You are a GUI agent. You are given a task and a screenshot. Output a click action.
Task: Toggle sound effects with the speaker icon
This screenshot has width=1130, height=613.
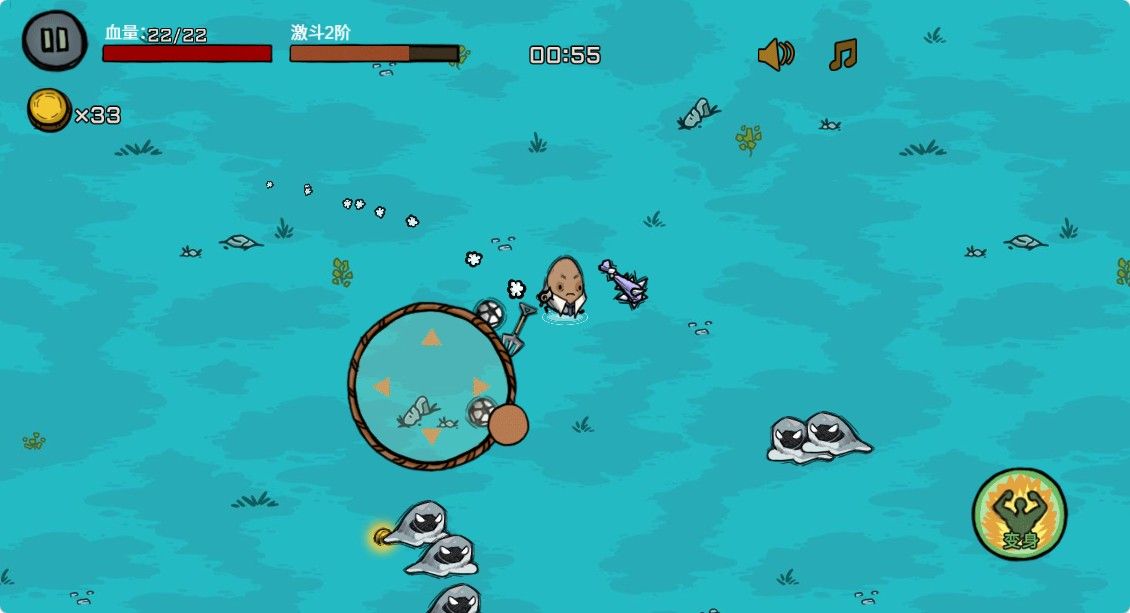775,54
